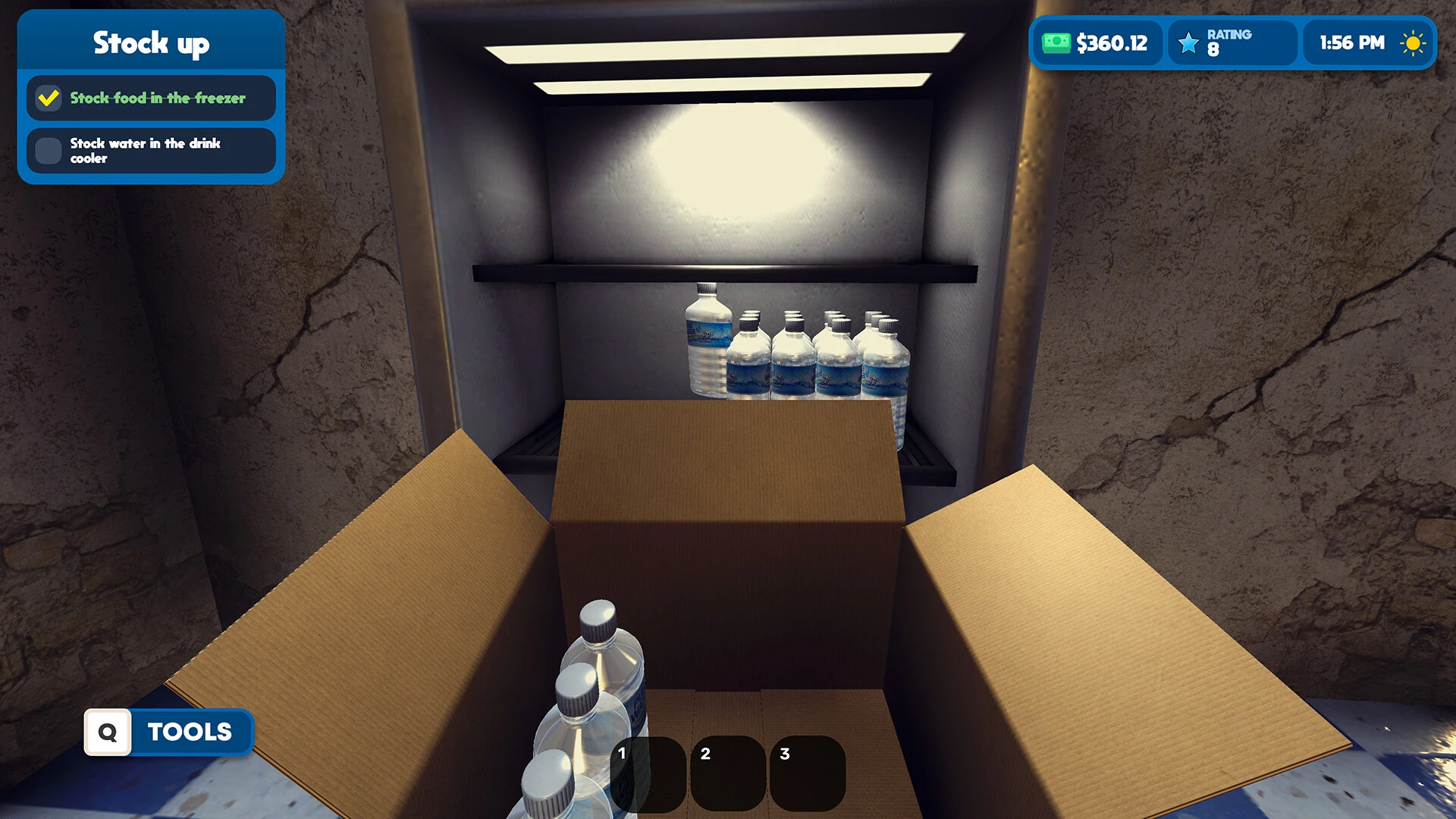Select the 'Stock water in the drink cooler' objective
This screenshot has height=819, width=1456.
151,150
